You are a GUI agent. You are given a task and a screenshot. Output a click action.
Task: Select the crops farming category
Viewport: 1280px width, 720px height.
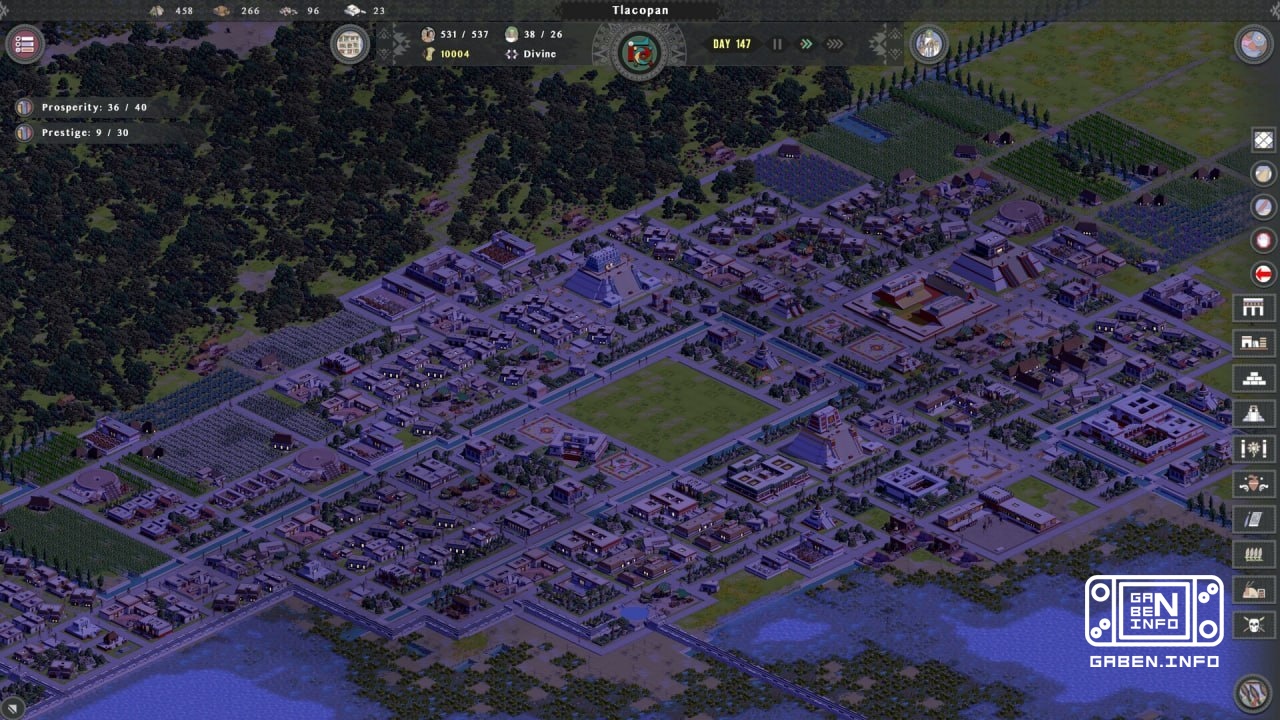pyautogui.click(x=1262, y=553)
